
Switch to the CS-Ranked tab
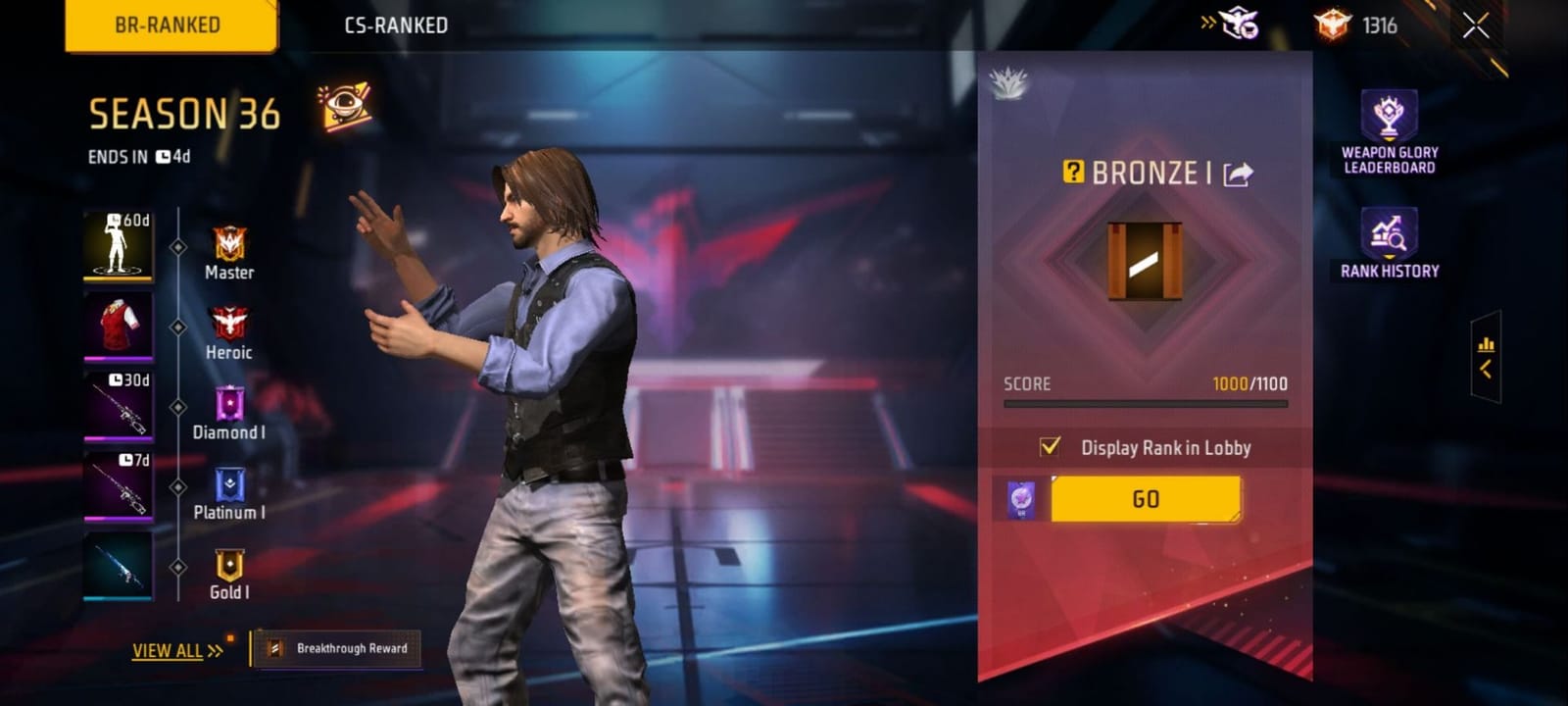395,26
